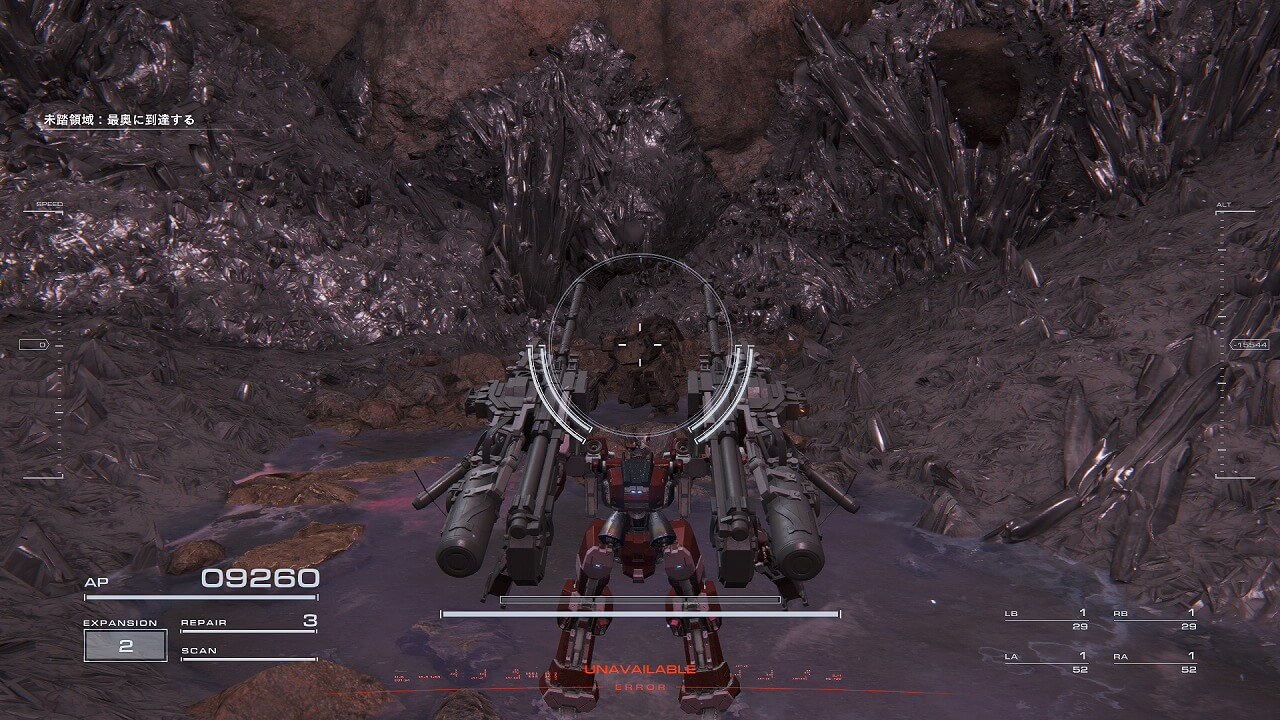Trigger the Scan gauge
1280x720 pixels.
pyautogui.click(x=248, y=652)
